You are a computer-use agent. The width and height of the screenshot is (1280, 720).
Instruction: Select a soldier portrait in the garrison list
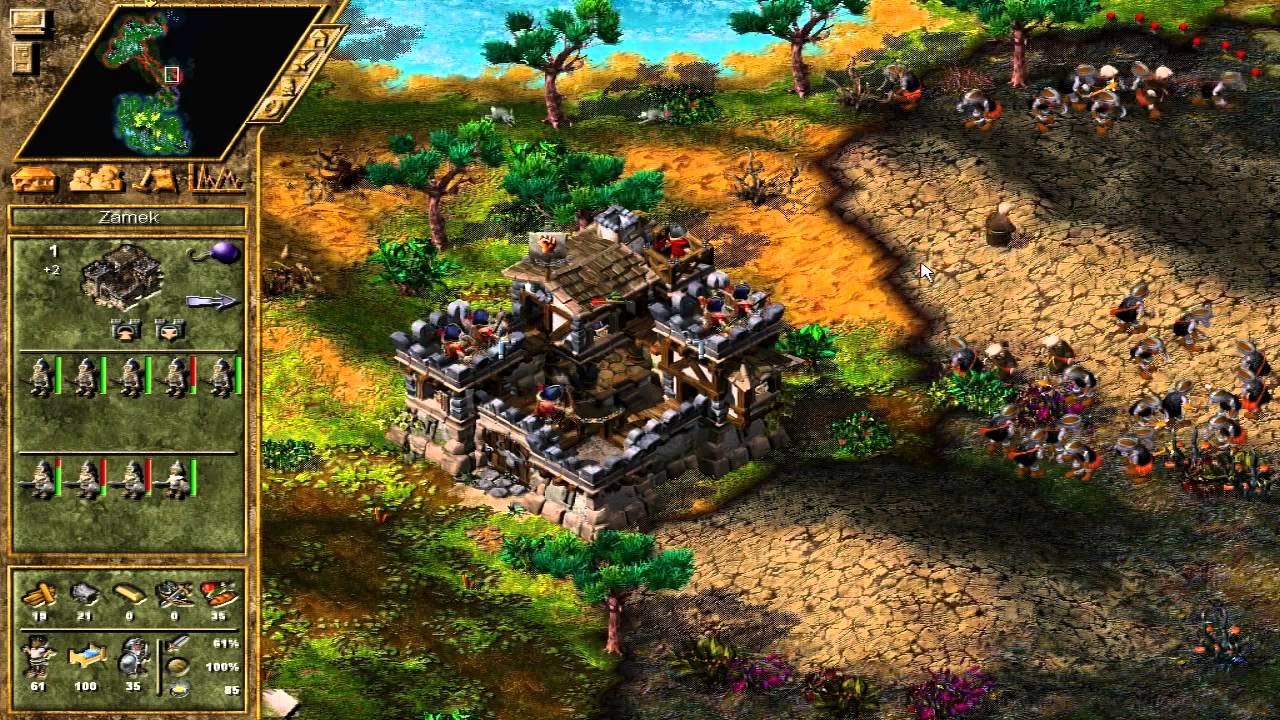42,375
